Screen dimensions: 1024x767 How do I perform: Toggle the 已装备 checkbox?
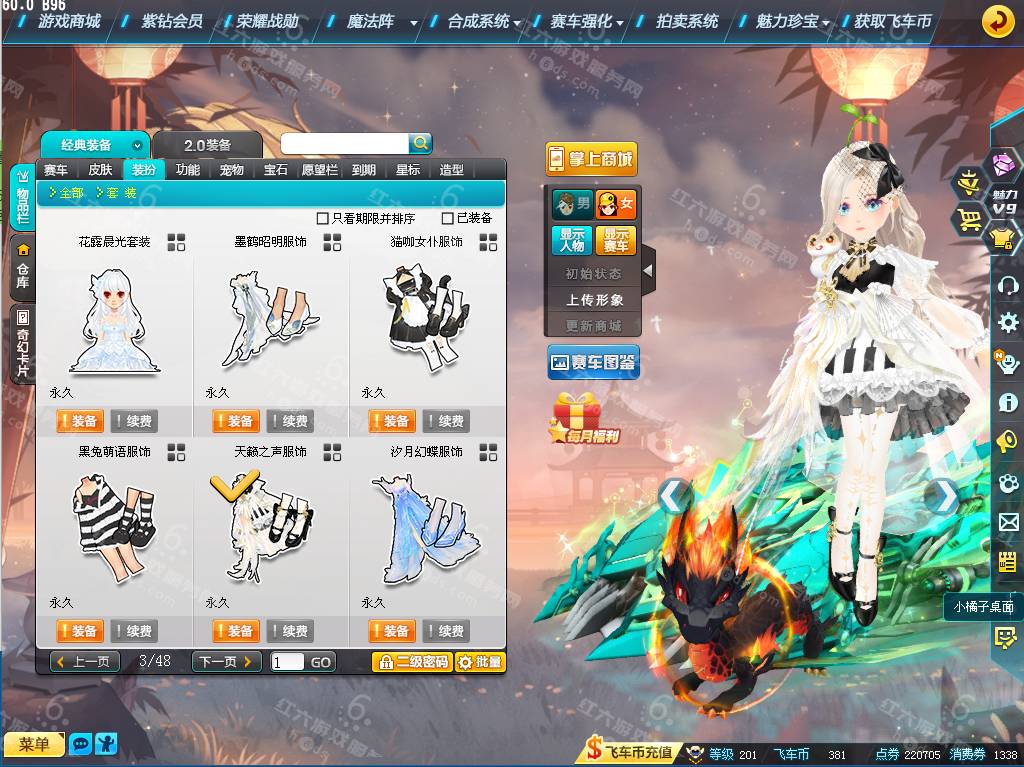pos(448,218)
